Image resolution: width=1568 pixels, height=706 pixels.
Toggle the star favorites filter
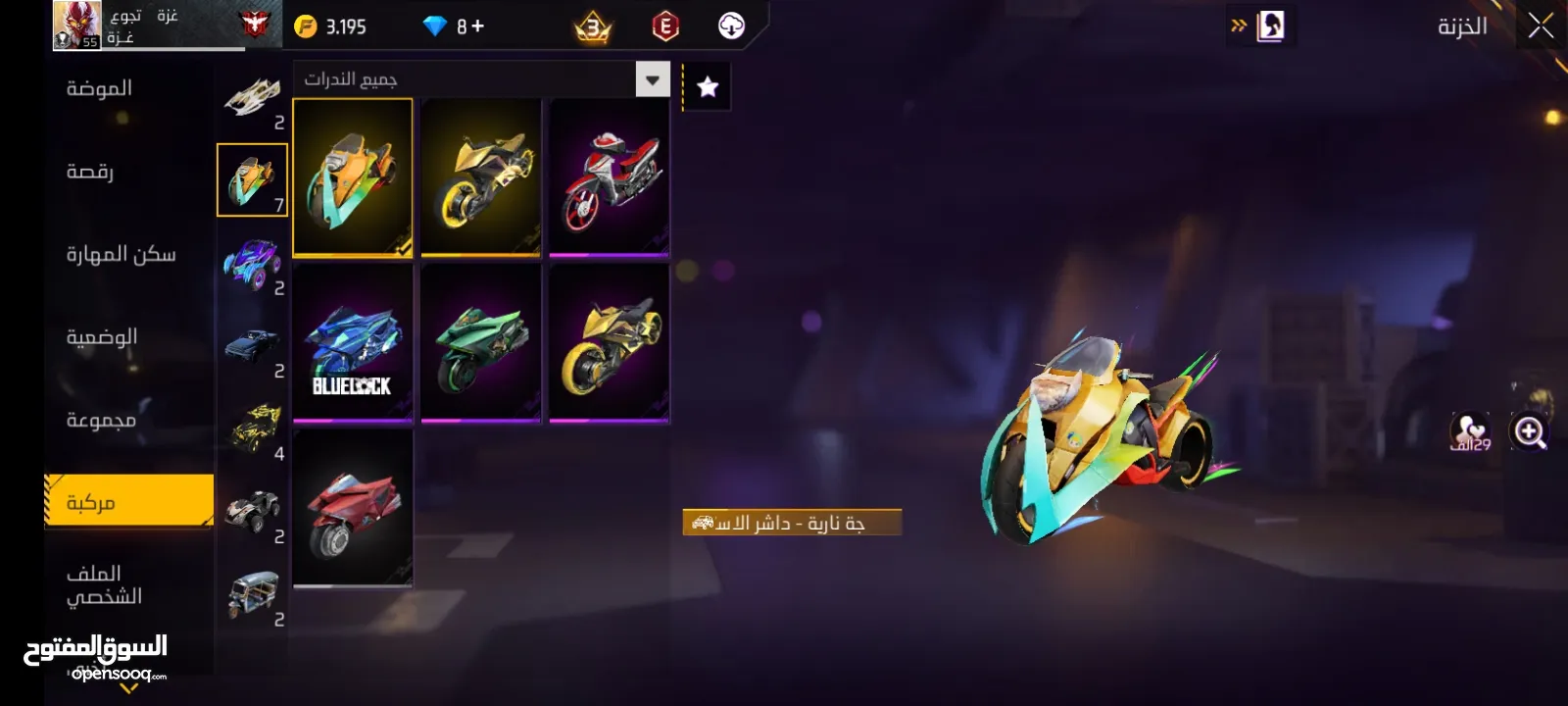(707, 87)
